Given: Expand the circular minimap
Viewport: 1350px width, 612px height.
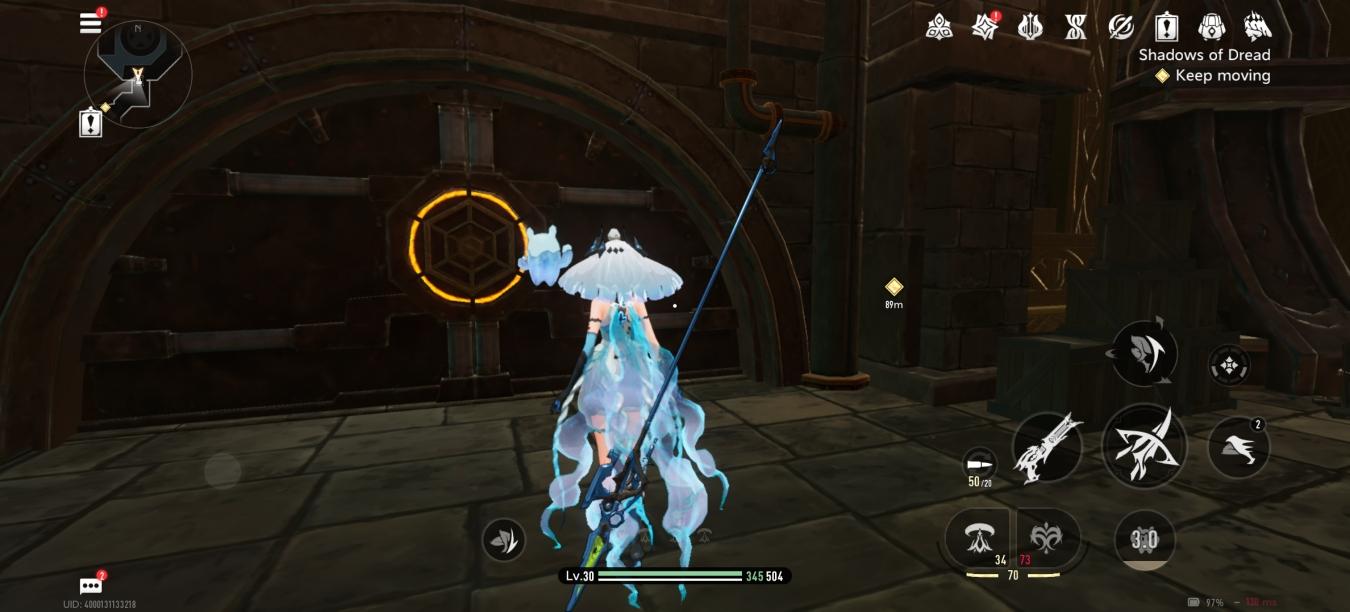Looking at the screenshot, I should click(138, 74).
